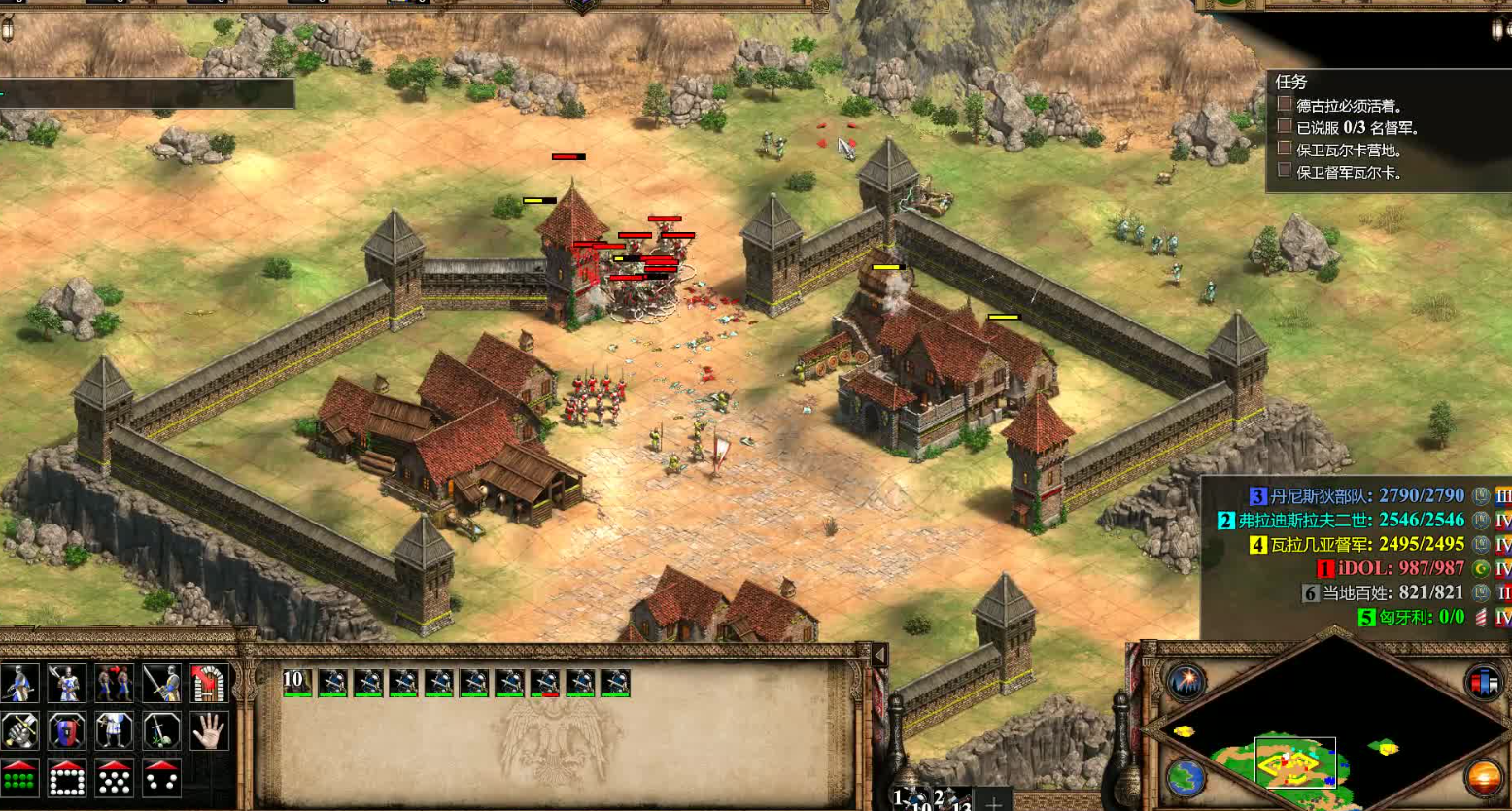Select the stop command open-hand icon
The image size is (1512, 811).
(x=209, y=730)
